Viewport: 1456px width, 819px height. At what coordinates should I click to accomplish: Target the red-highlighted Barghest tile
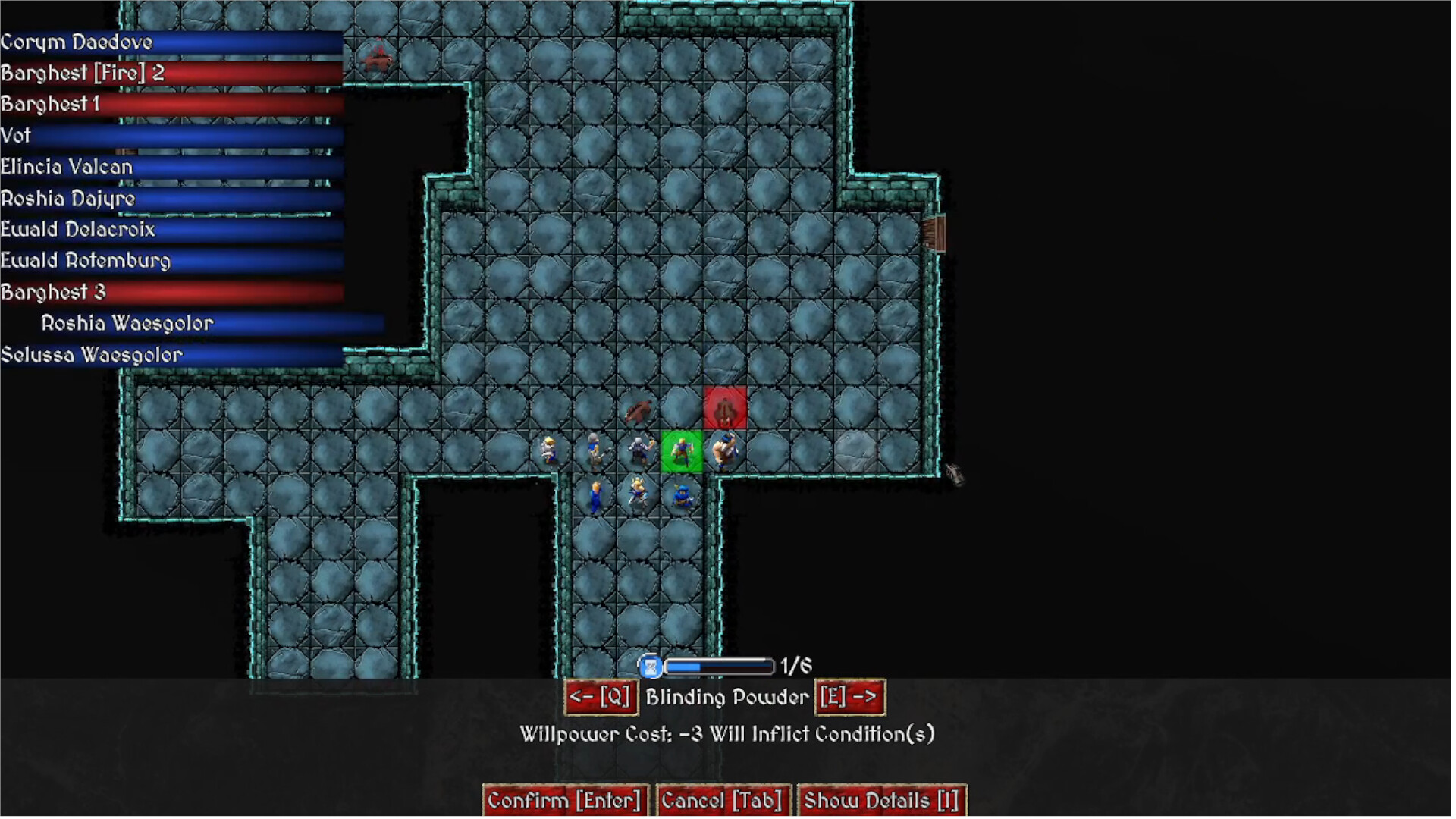tap(725, 406)
